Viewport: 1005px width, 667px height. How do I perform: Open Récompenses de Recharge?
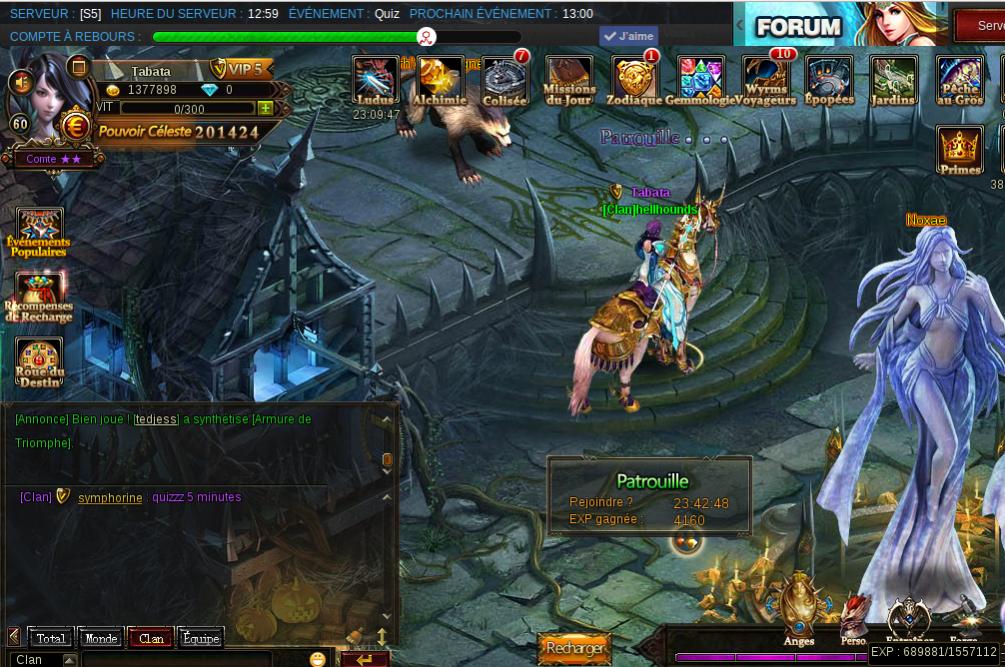coord(40,296)
